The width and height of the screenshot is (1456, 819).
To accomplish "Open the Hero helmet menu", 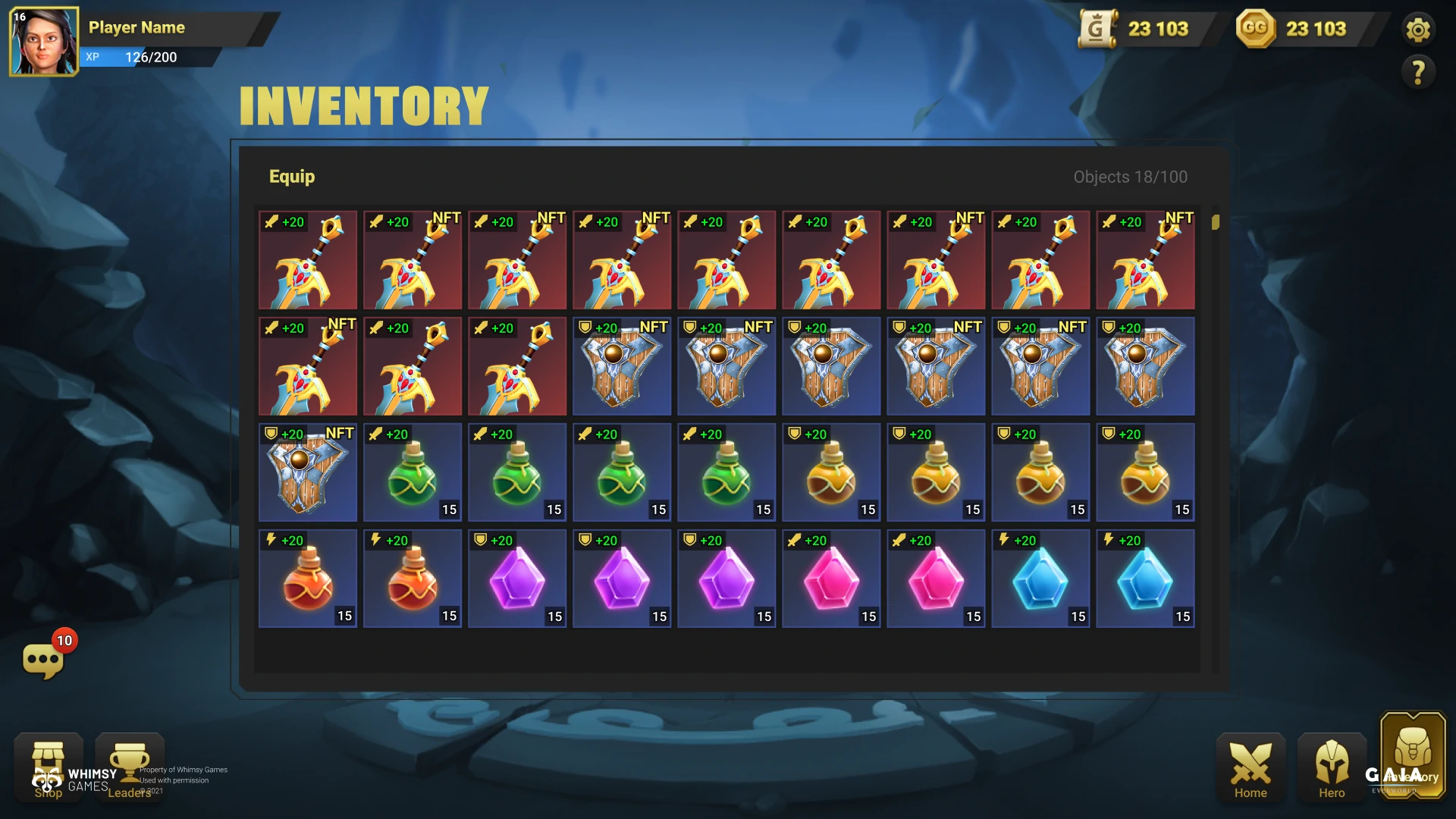I will point(1332,767).
